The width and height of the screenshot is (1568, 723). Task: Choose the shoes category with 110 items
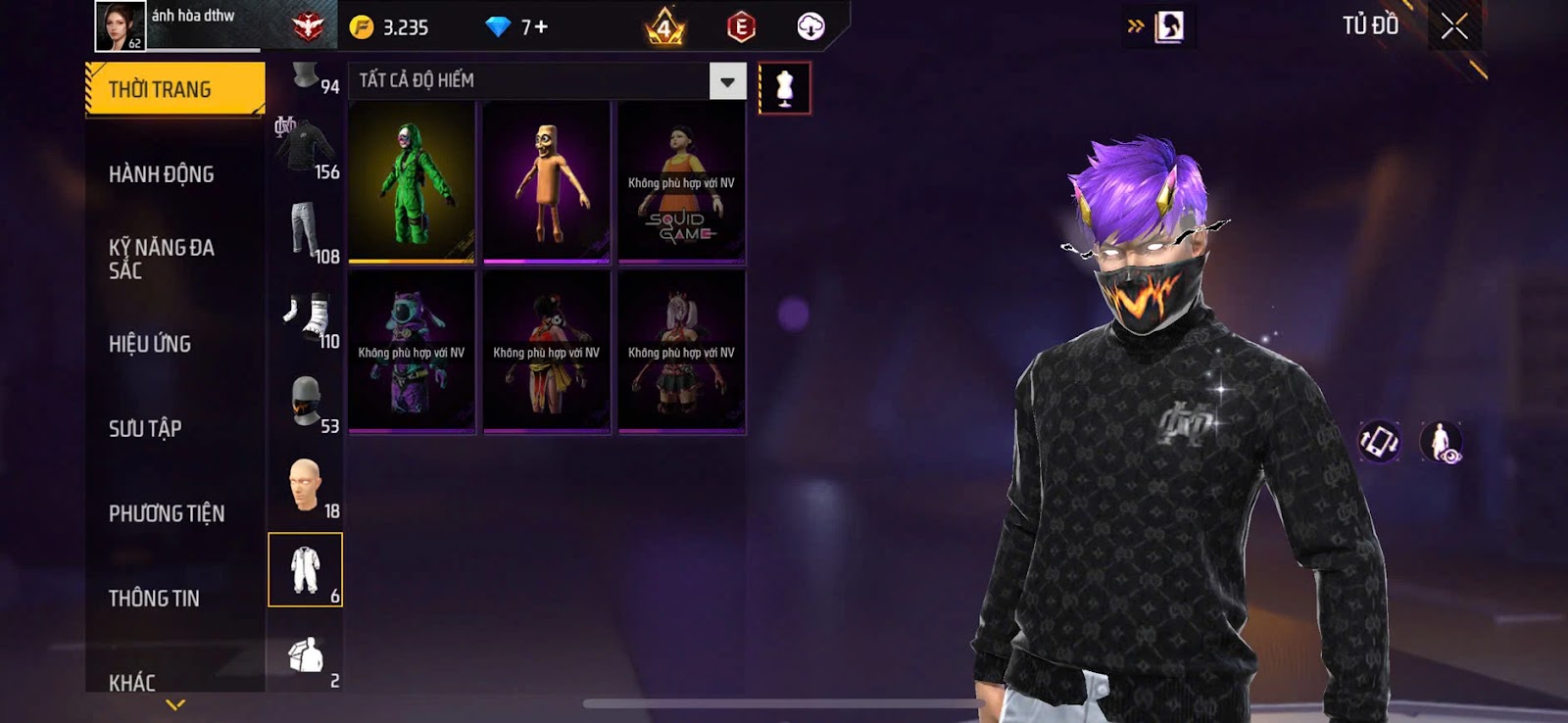[x=307, y=317]
